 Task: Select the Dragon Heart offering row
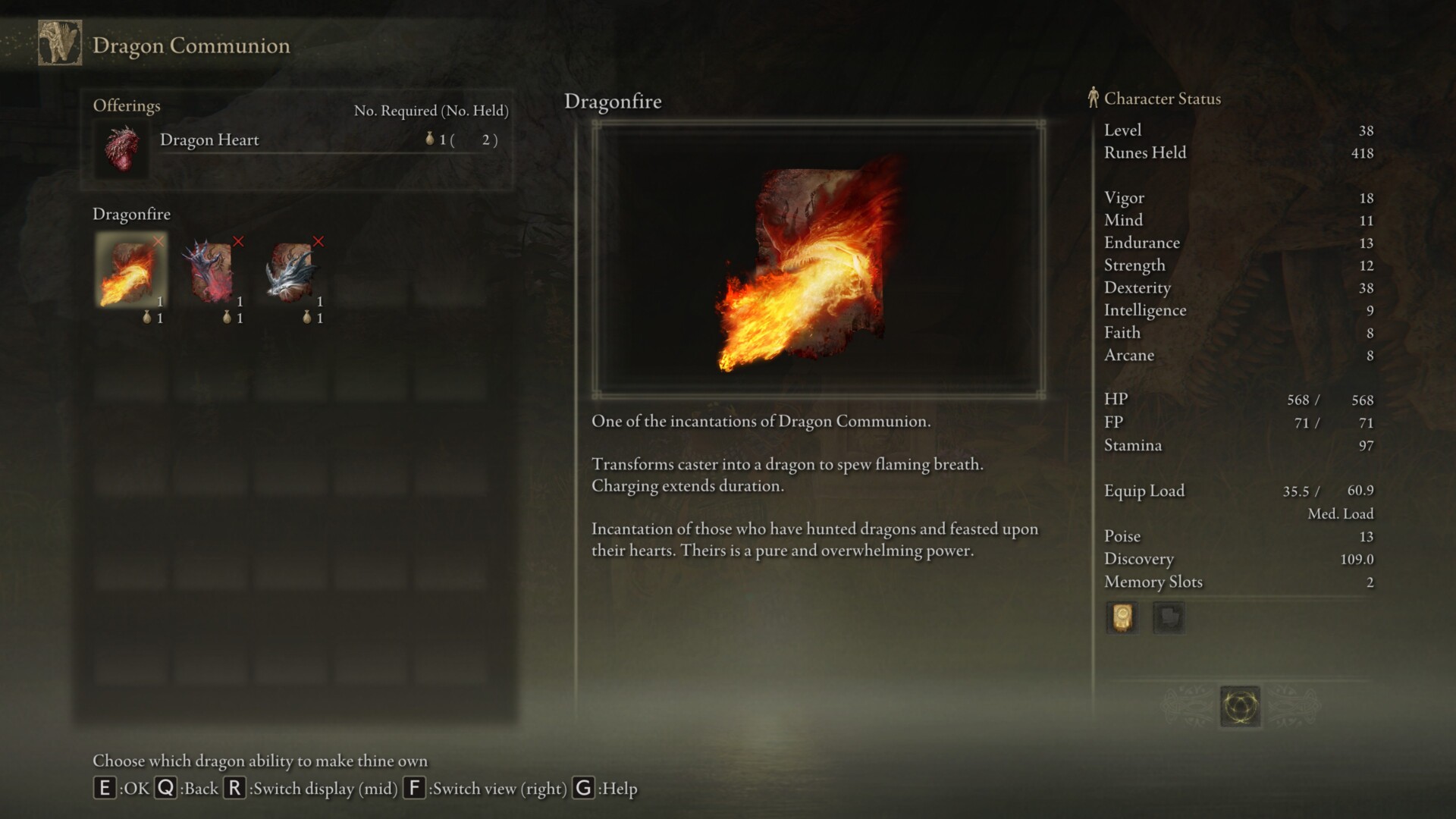pos(297,141)
